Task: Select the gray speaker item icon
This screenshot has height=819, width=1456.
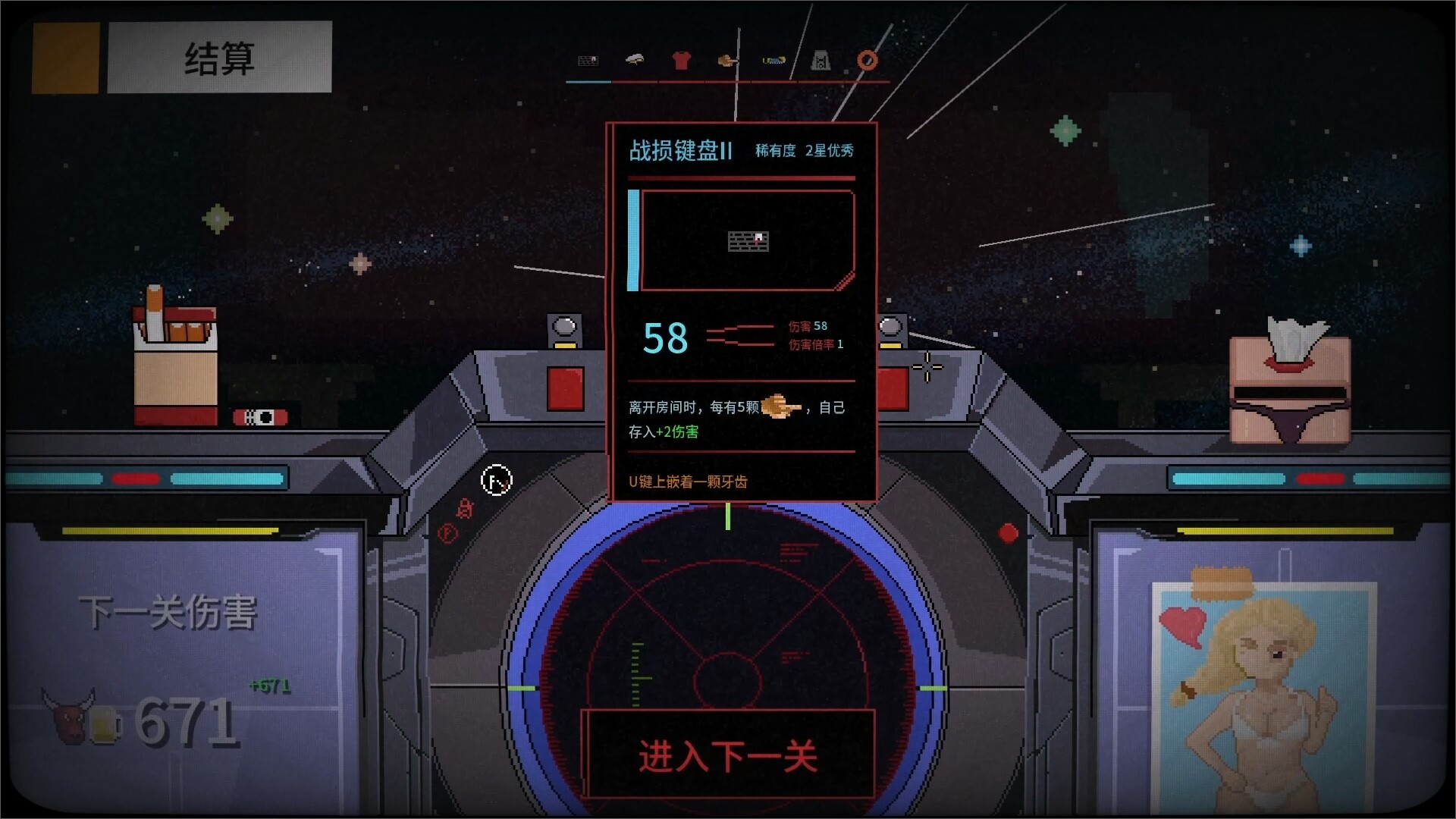Action: point(821,61)
